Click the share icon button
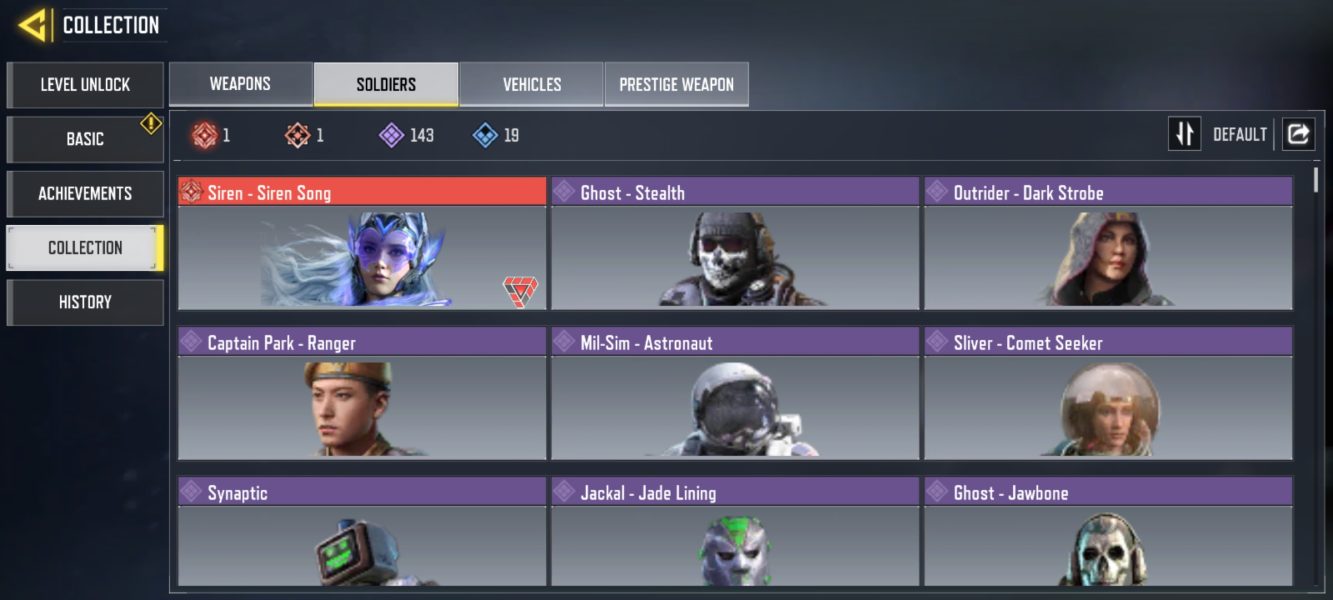 (x=1298, y=134)
